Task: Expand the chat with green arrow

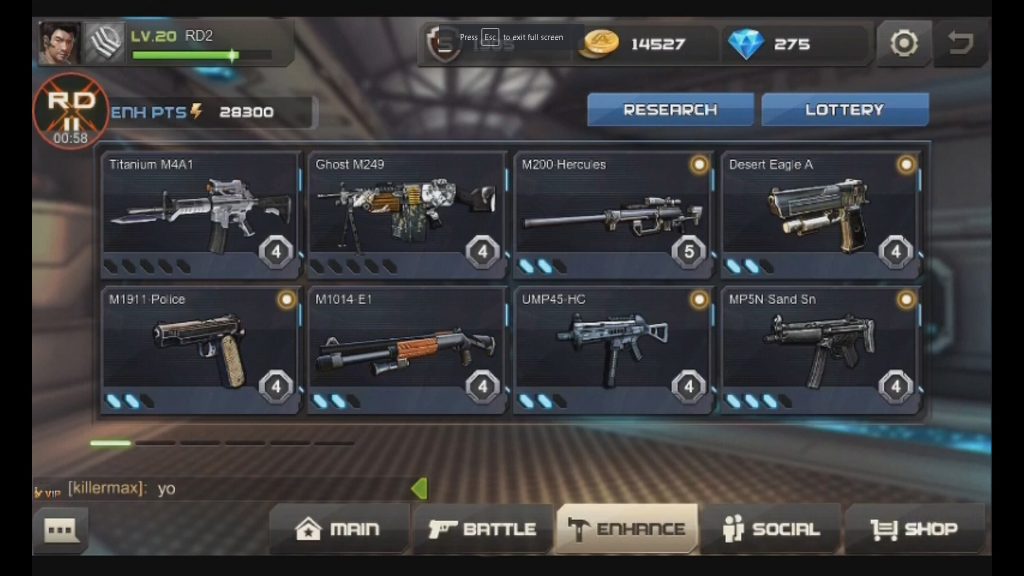Action: coord(419,488)
